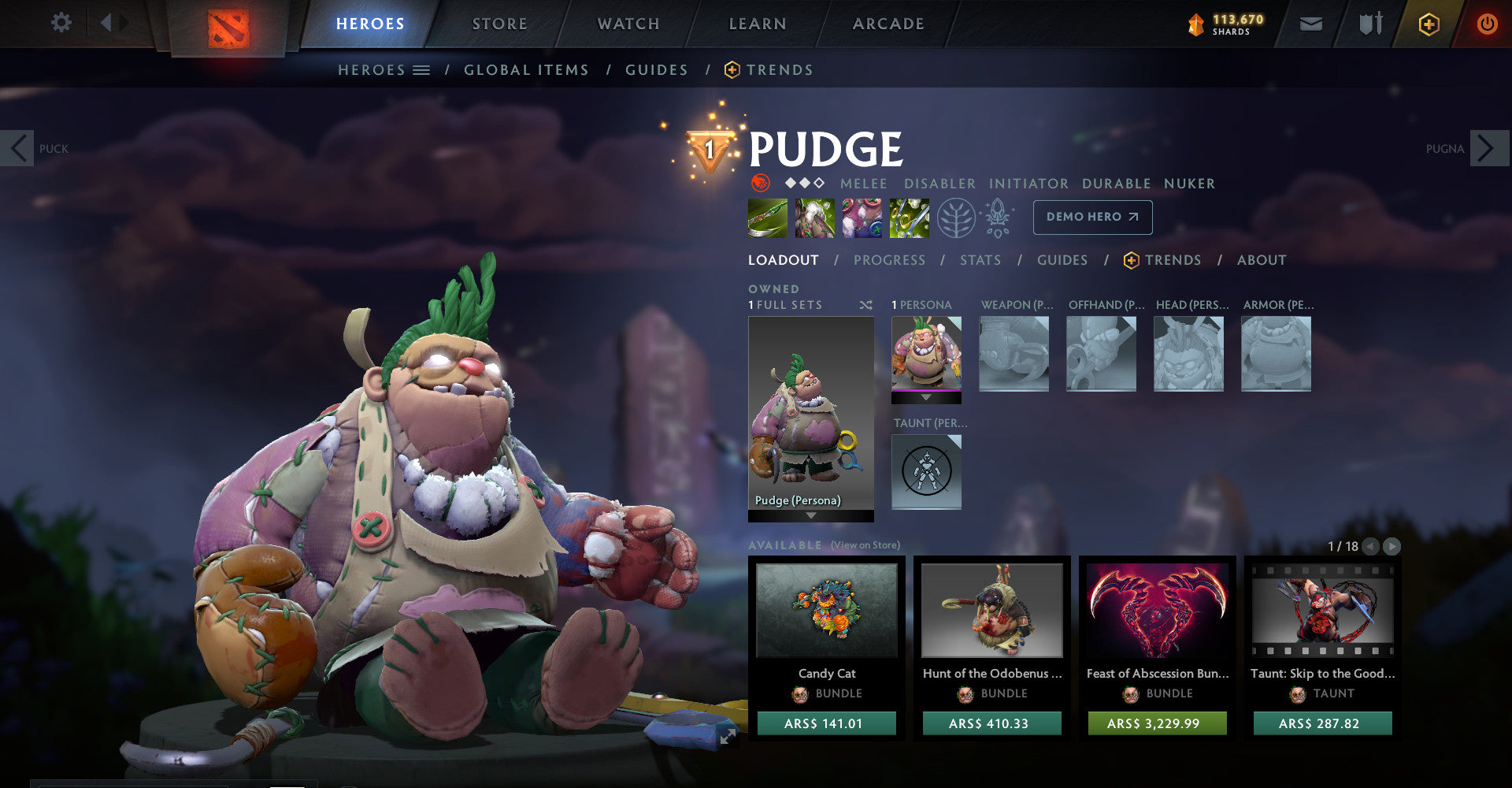Click the gold hexagon plus icon
Viewport: 1512px width, 788px height.
pyautogui.click(x=1428, y=24)
